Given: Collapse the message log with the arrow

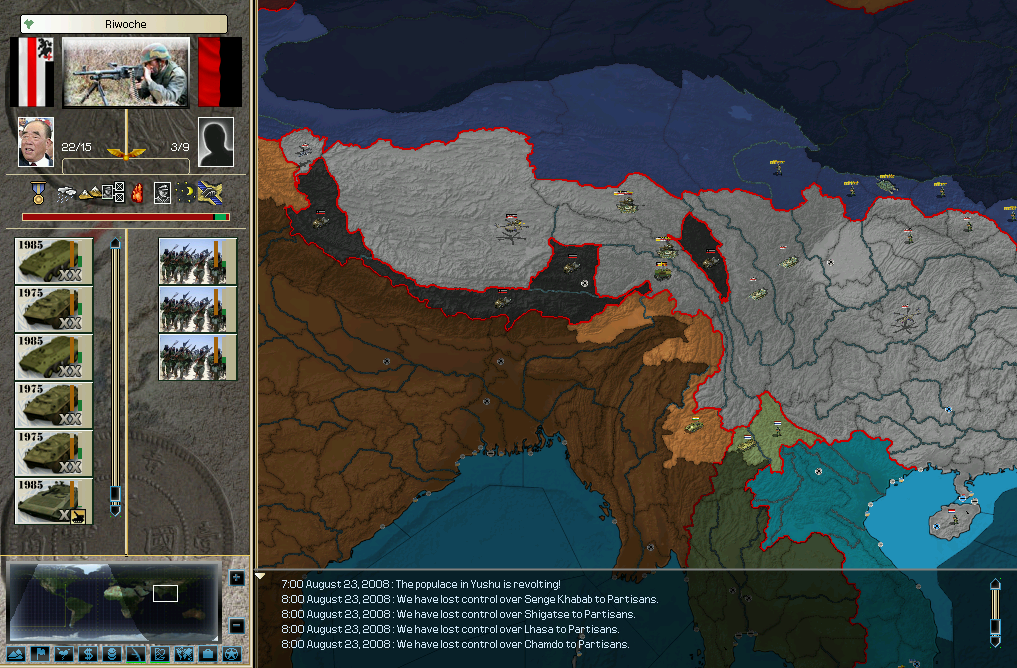Looking at the screenshot, I should point(261,576).
